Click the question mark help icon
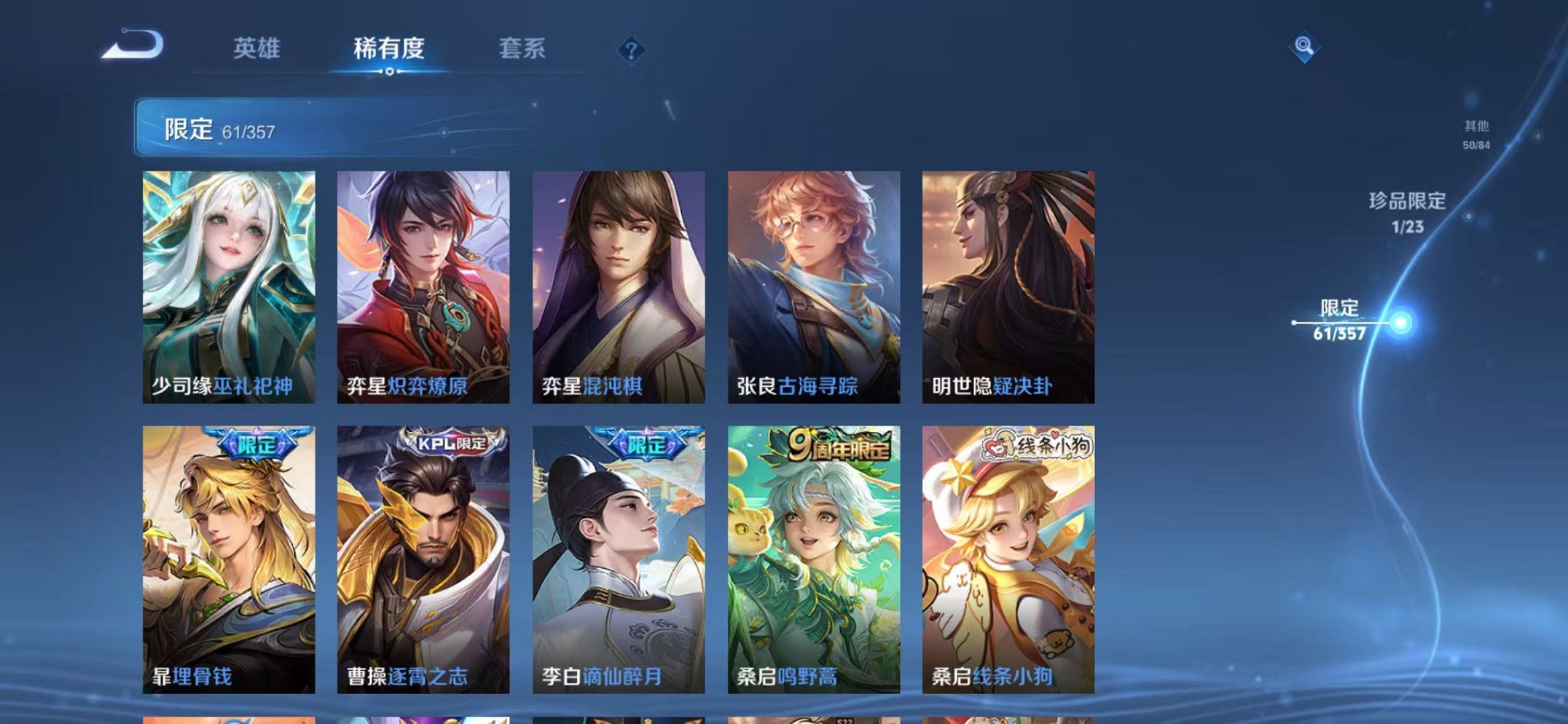The width and height of the screenshot is (1568, 724). click(632, 50)
